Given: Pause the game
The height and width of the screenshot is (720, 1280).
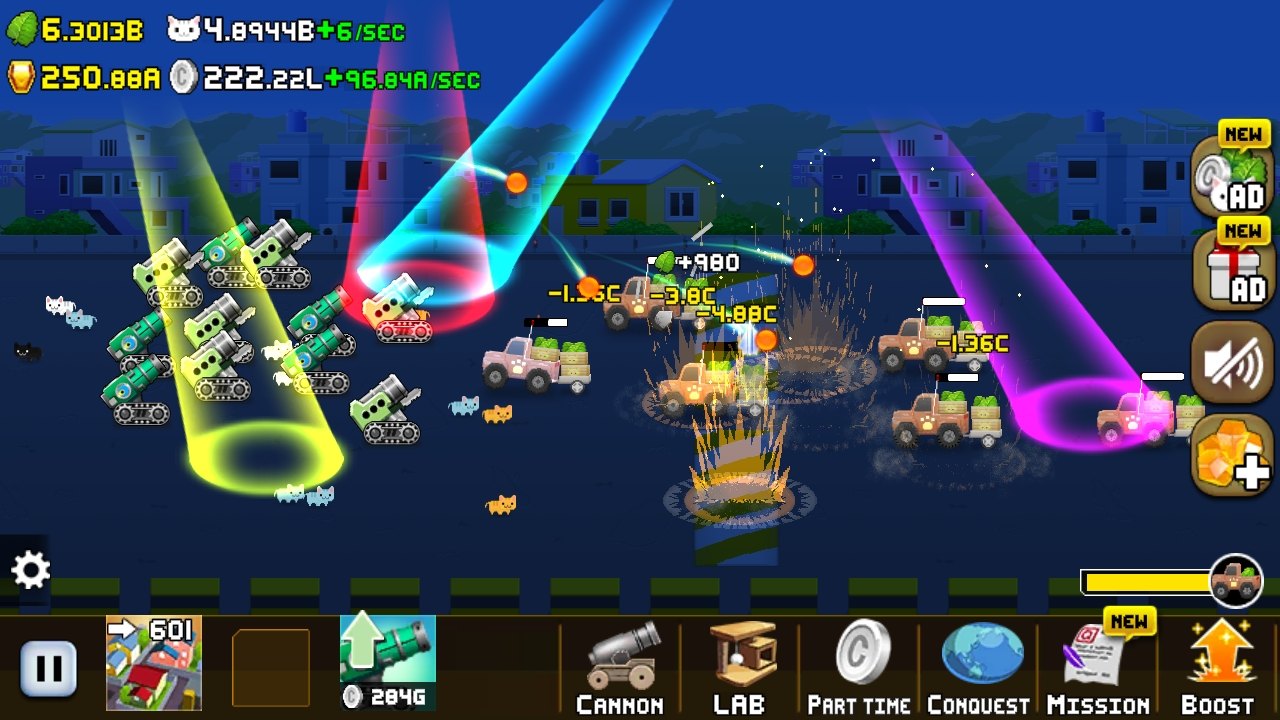Looking at the screenshot, I should click(x=48, y=668).
